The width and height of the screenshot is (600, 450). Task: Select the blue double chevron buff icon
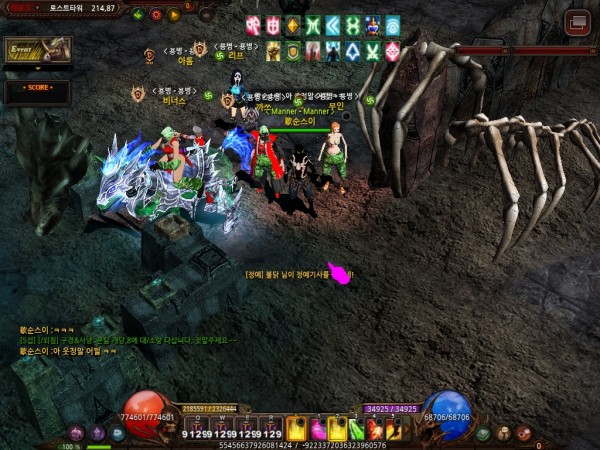point(333,25)
